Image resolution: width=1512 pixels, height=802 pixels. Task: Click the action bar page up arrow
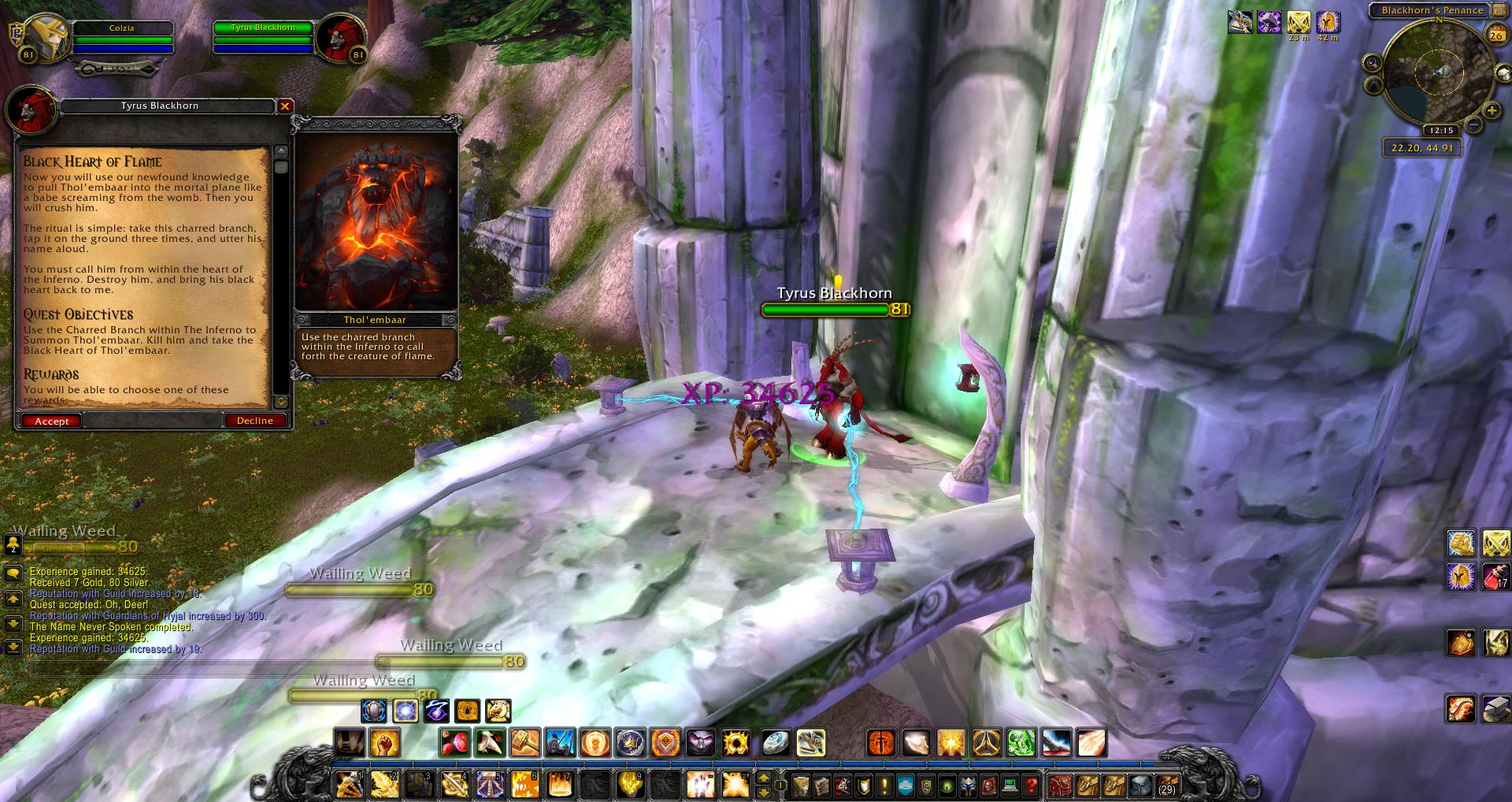[x=763, y=778]
